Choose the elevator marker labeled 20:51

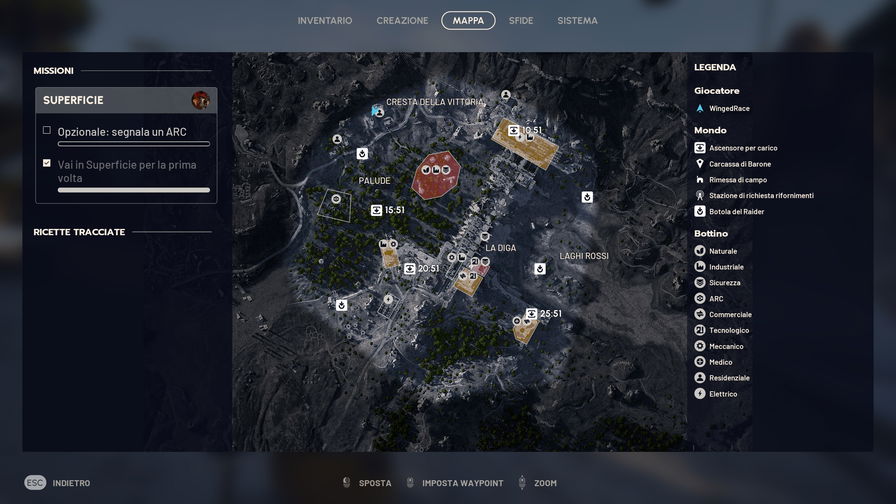pos(410,268)
